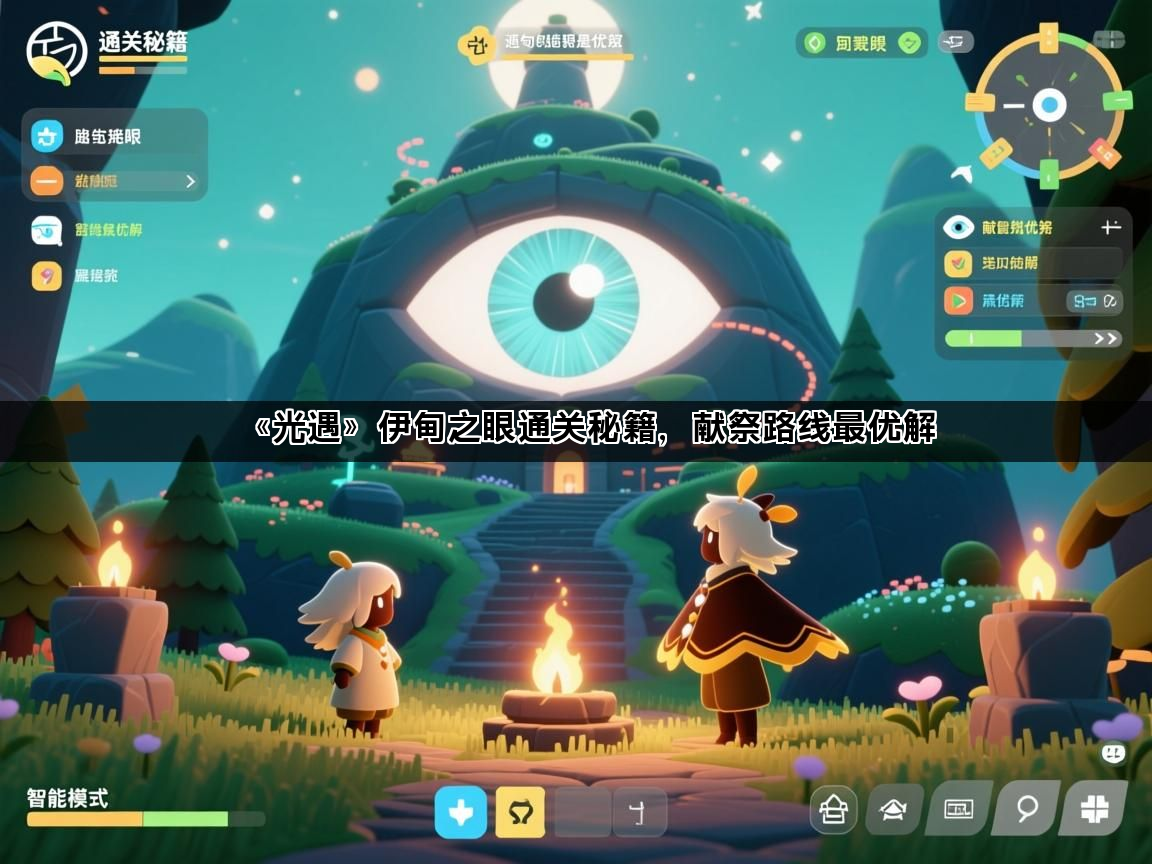Click the yellow flower badge at top center

click(x=476, y=44)
